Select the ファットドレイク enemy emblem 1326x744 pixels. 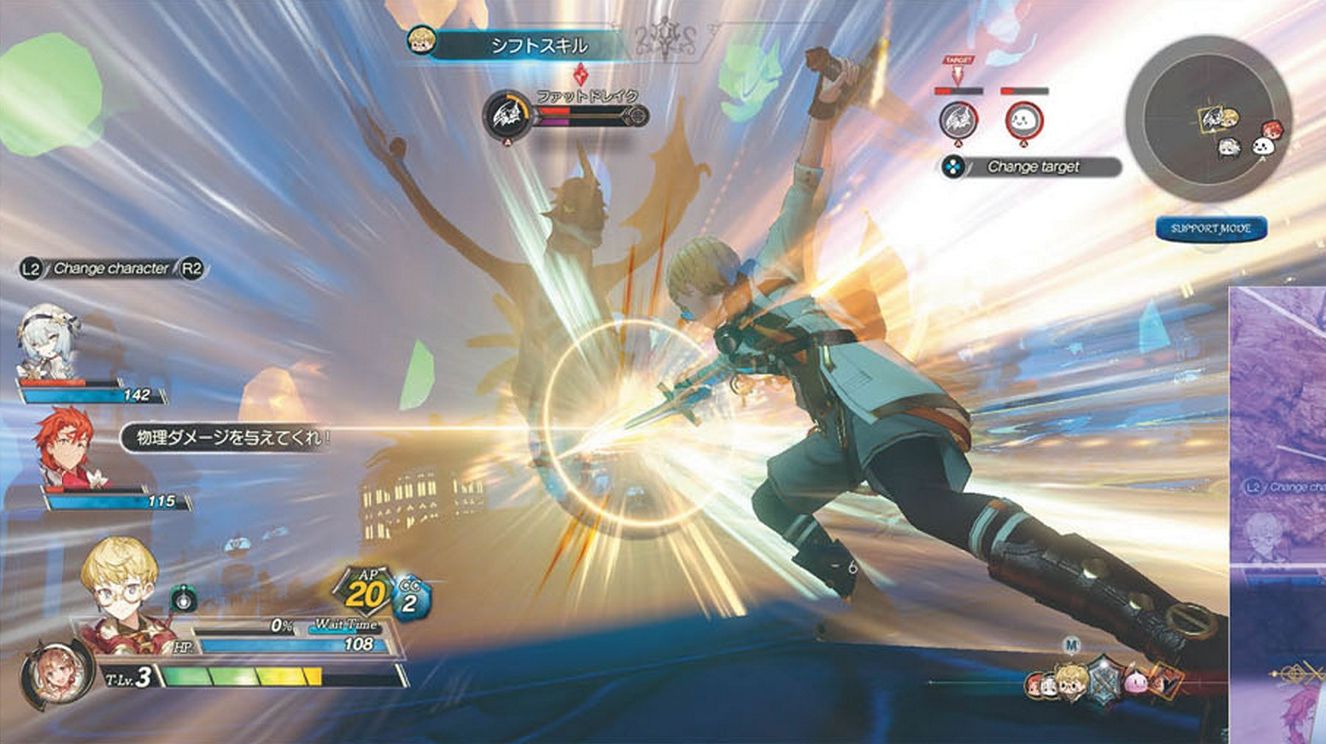505,115
